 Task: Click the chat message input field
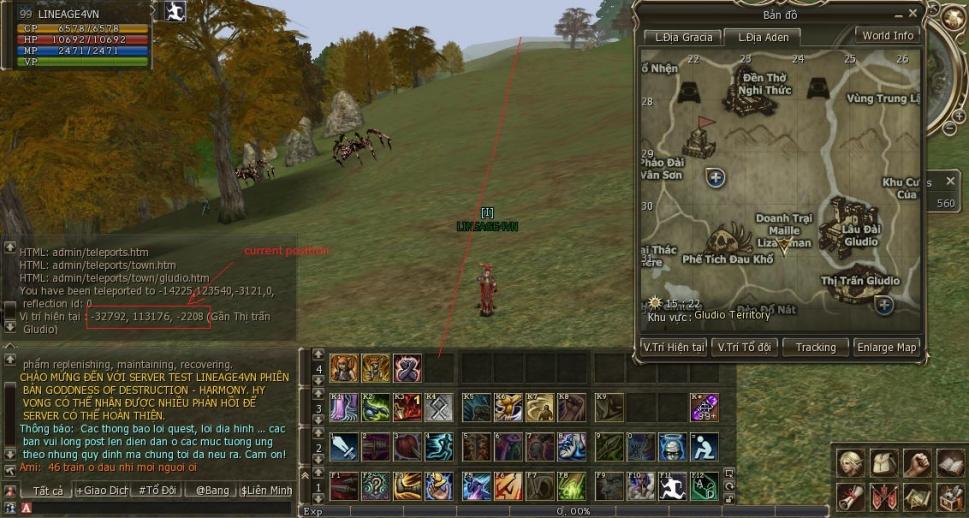point(160,508)
